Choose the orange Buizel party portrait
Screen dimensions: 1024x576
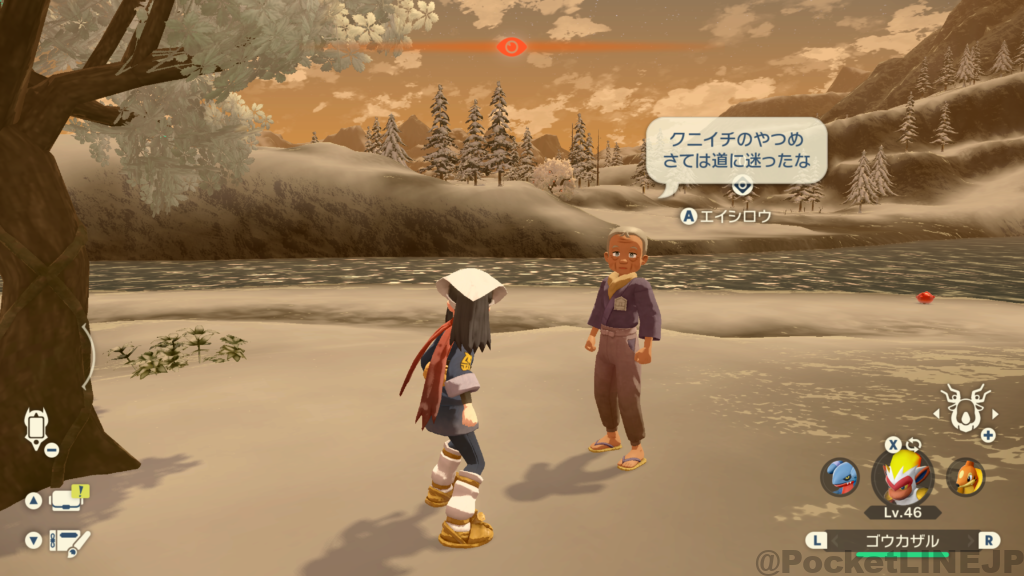coord(965,477)
